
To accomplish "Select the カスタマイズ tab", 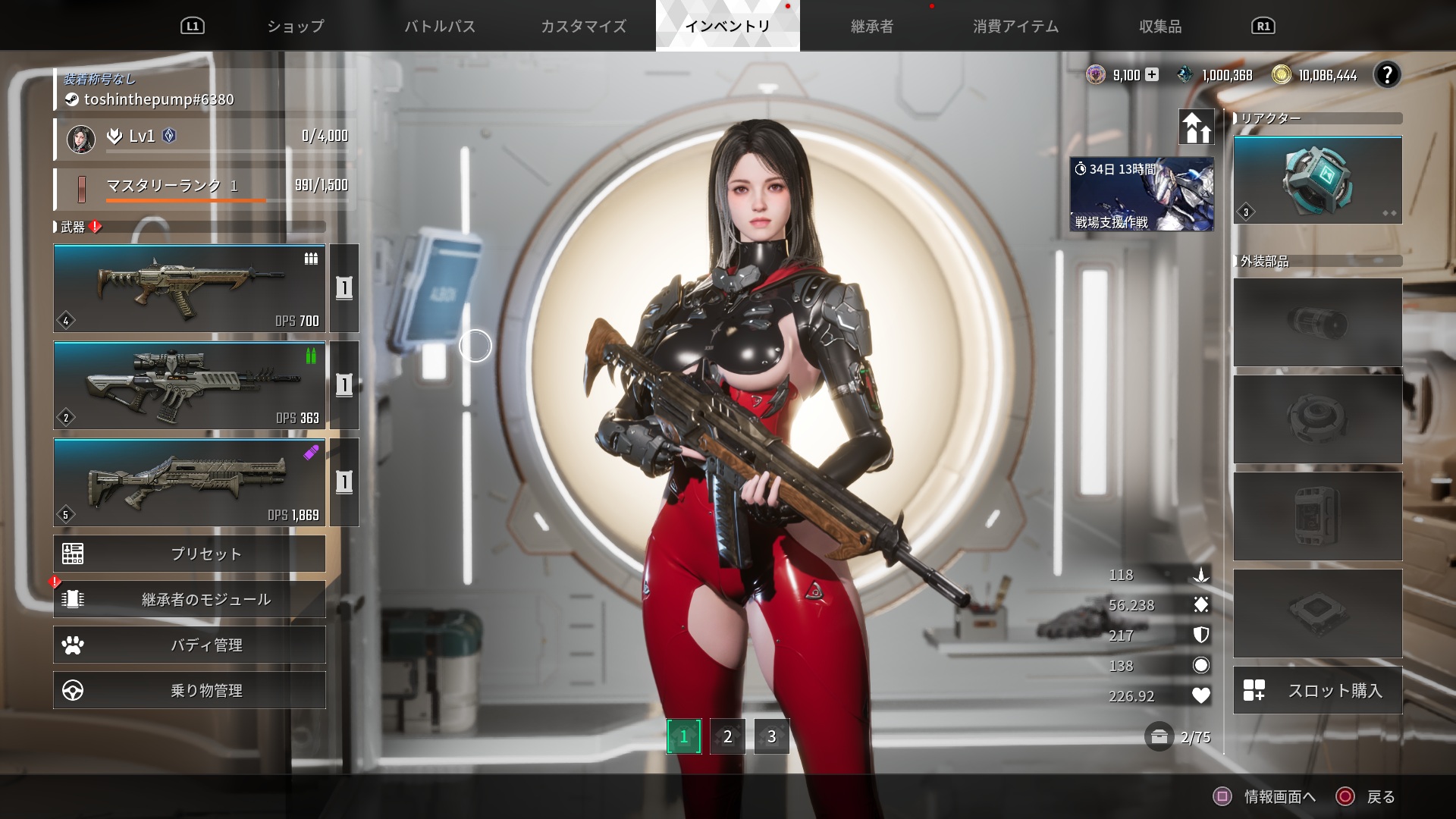I will point(583,27).
